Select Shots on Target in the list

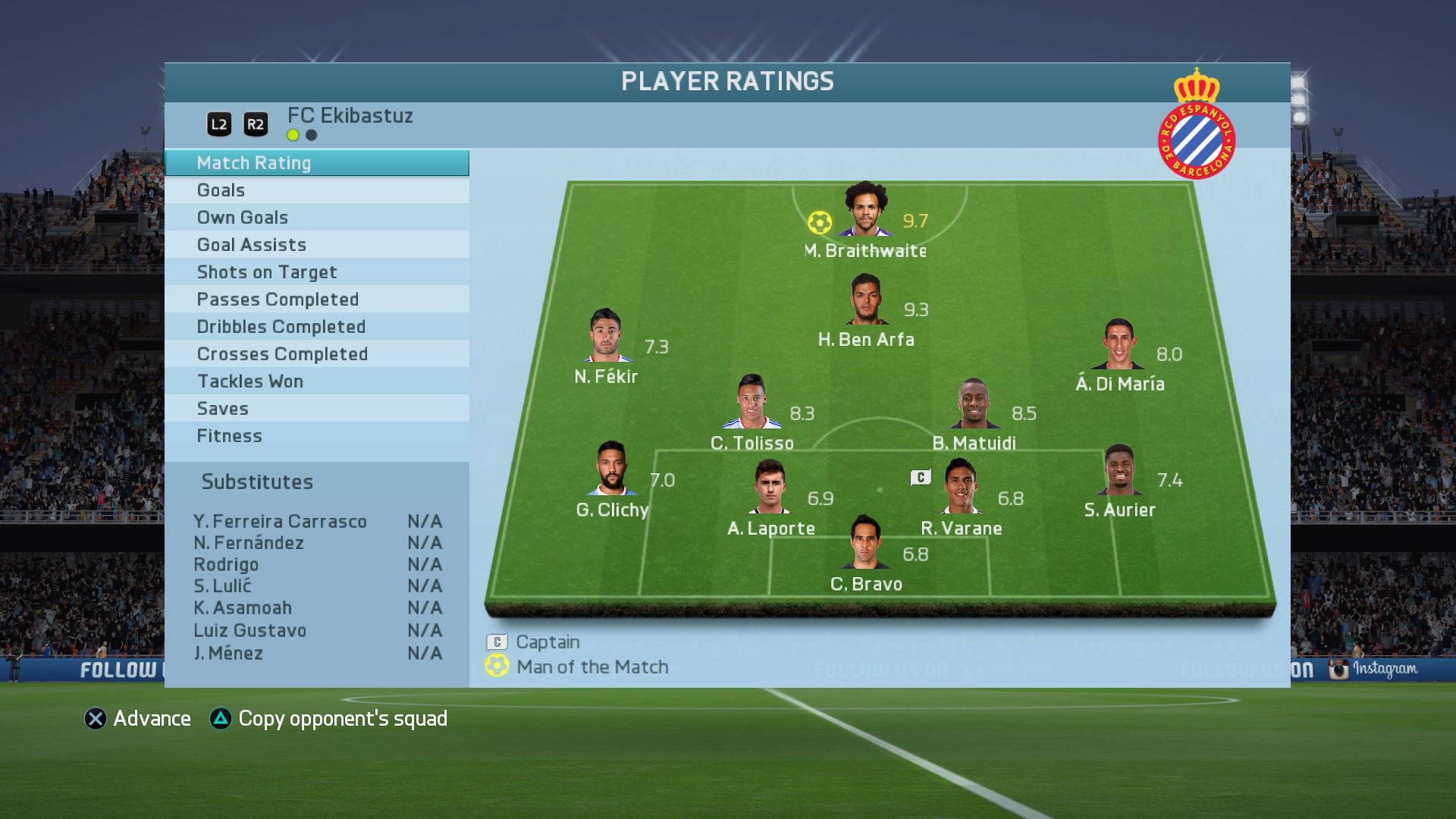pos(316,272)
